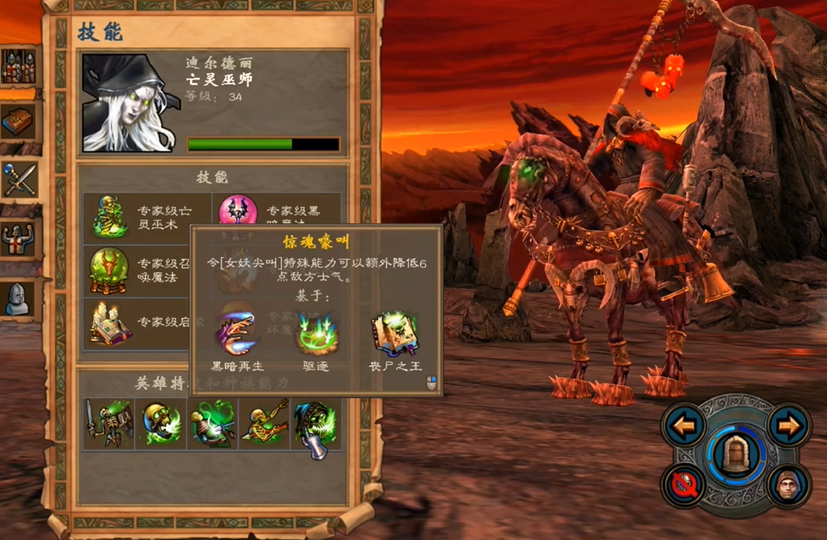Select the Expert Dark Magic skill icon
This screenshot has width=827, height=540.
238,213
